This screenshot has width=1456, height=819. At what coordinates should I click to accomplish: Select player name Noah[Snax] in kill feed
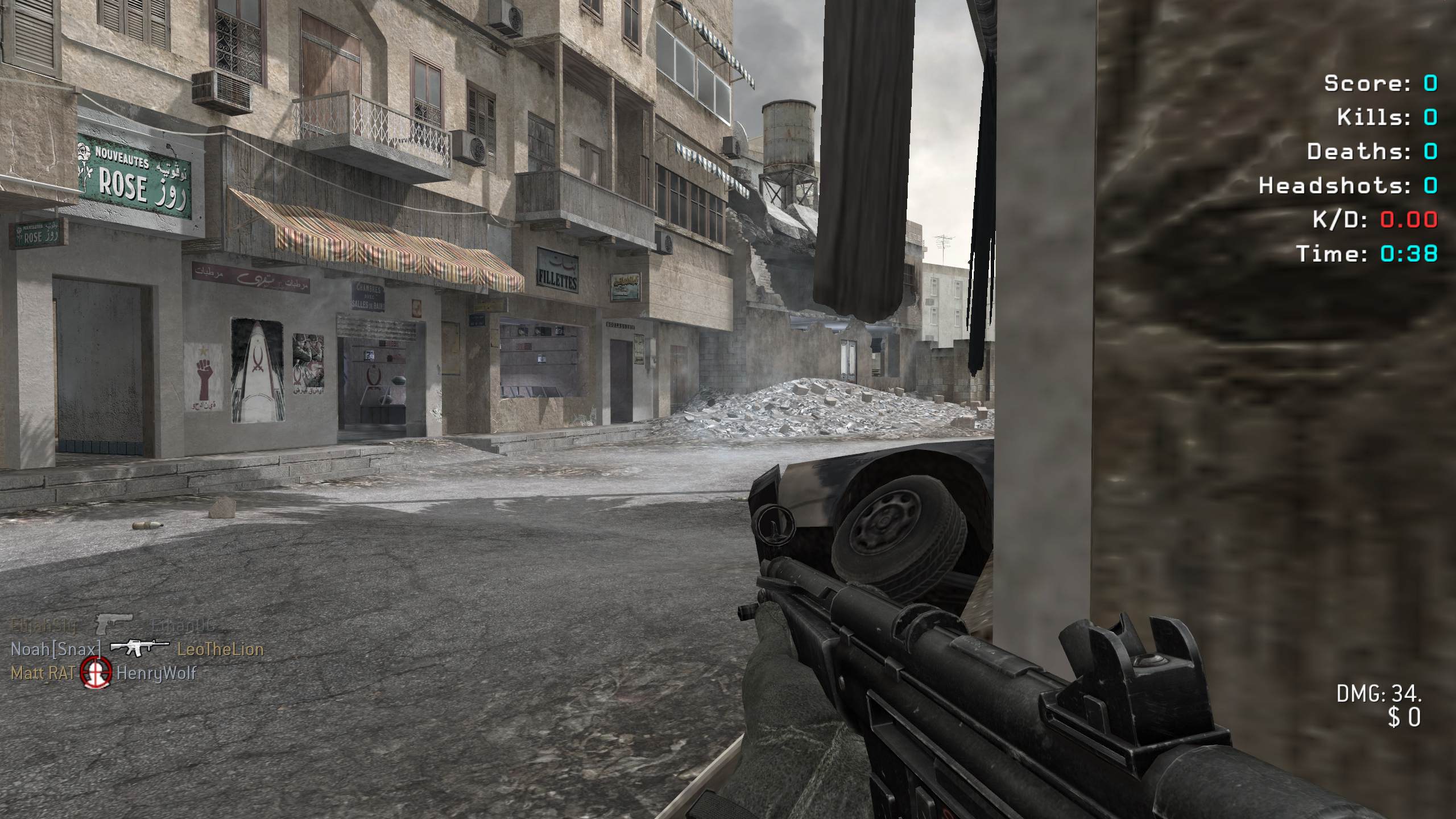[56, 649]
